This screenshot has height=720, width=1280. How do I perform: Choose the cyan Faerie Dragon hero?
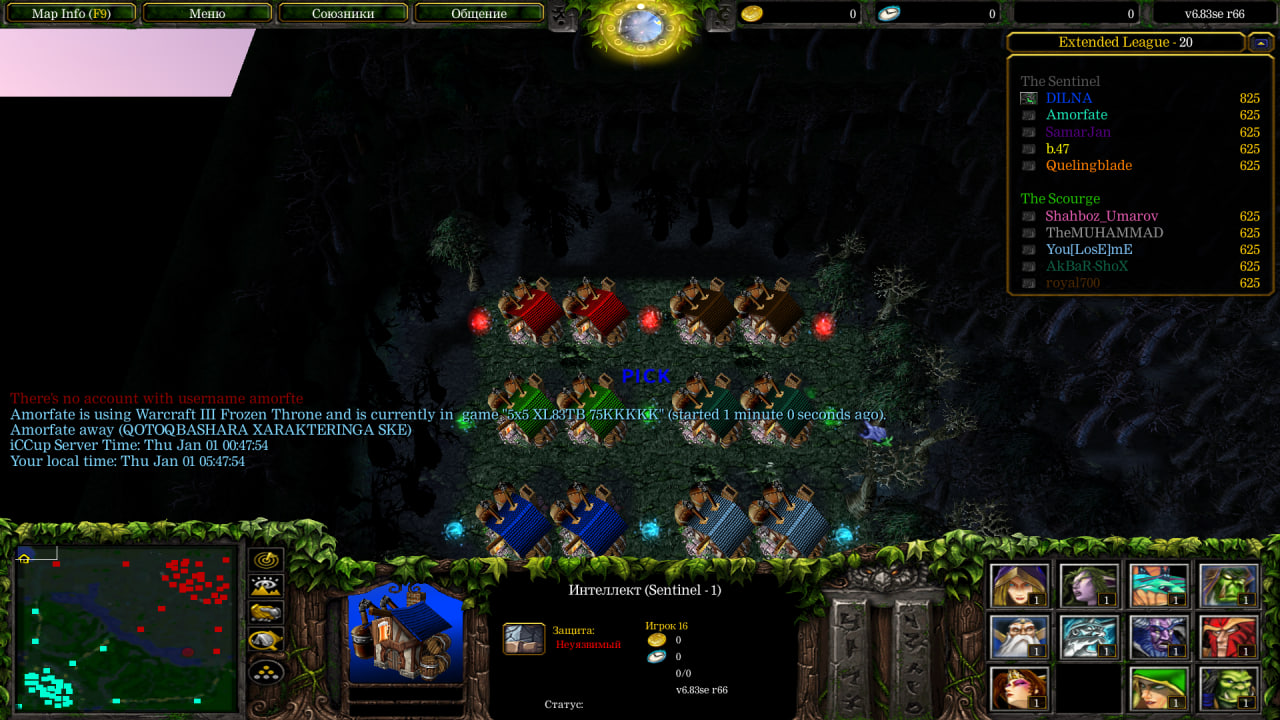[x=1160, y=586]
